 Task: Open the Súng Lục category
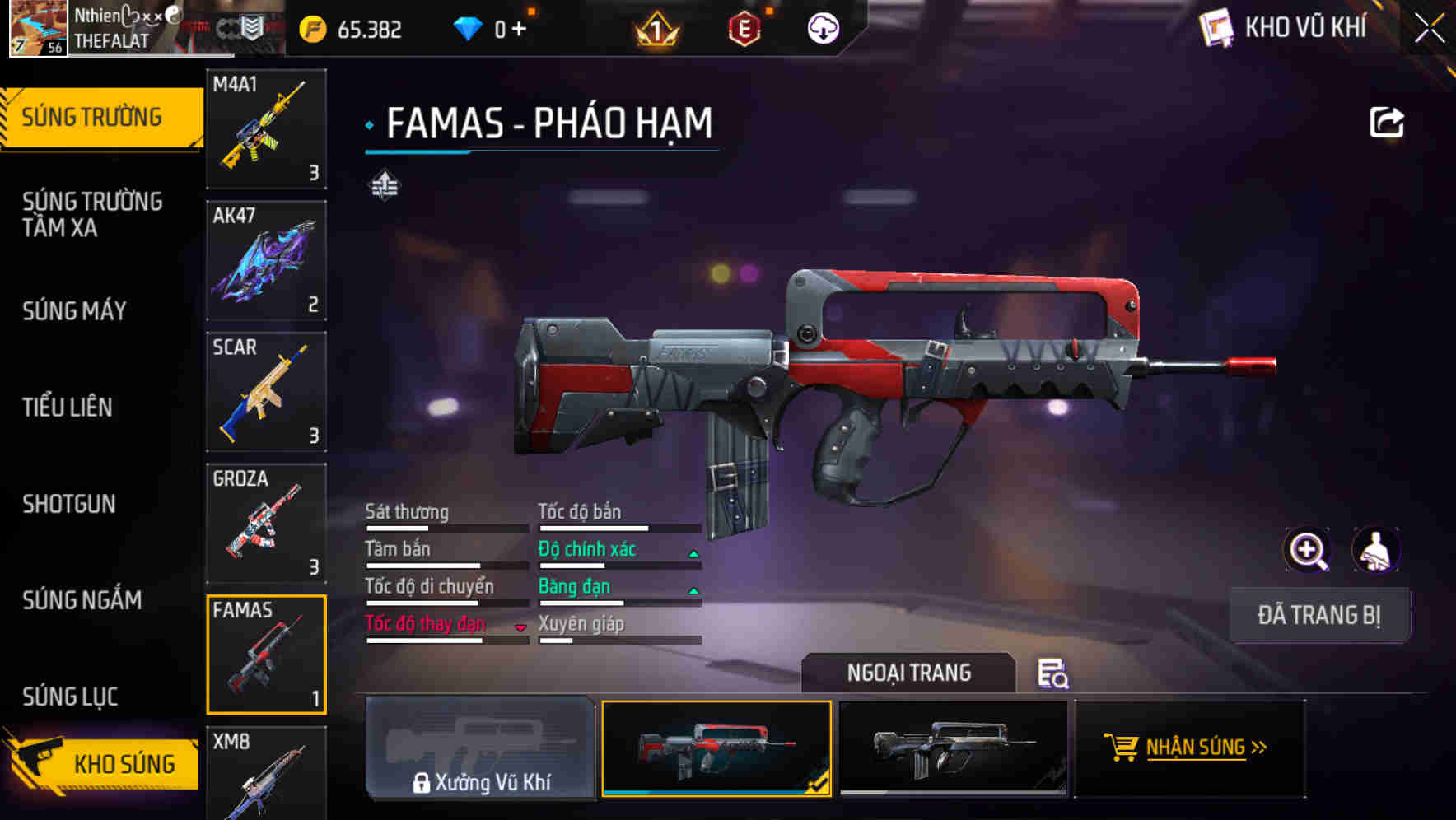click(x=71, y=697)
